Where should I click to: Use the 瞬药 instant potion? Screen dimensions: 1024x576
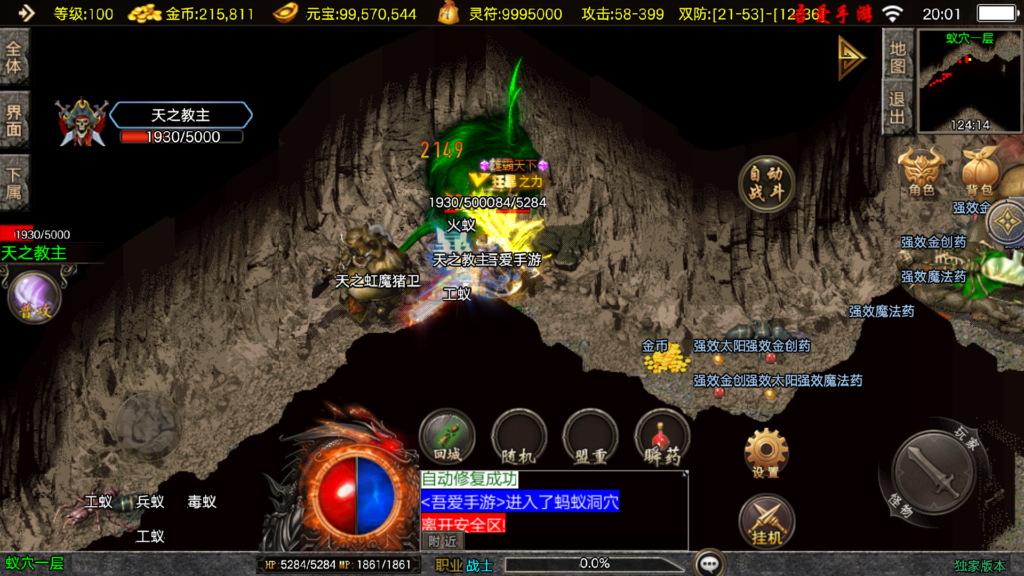coord(662,439)
